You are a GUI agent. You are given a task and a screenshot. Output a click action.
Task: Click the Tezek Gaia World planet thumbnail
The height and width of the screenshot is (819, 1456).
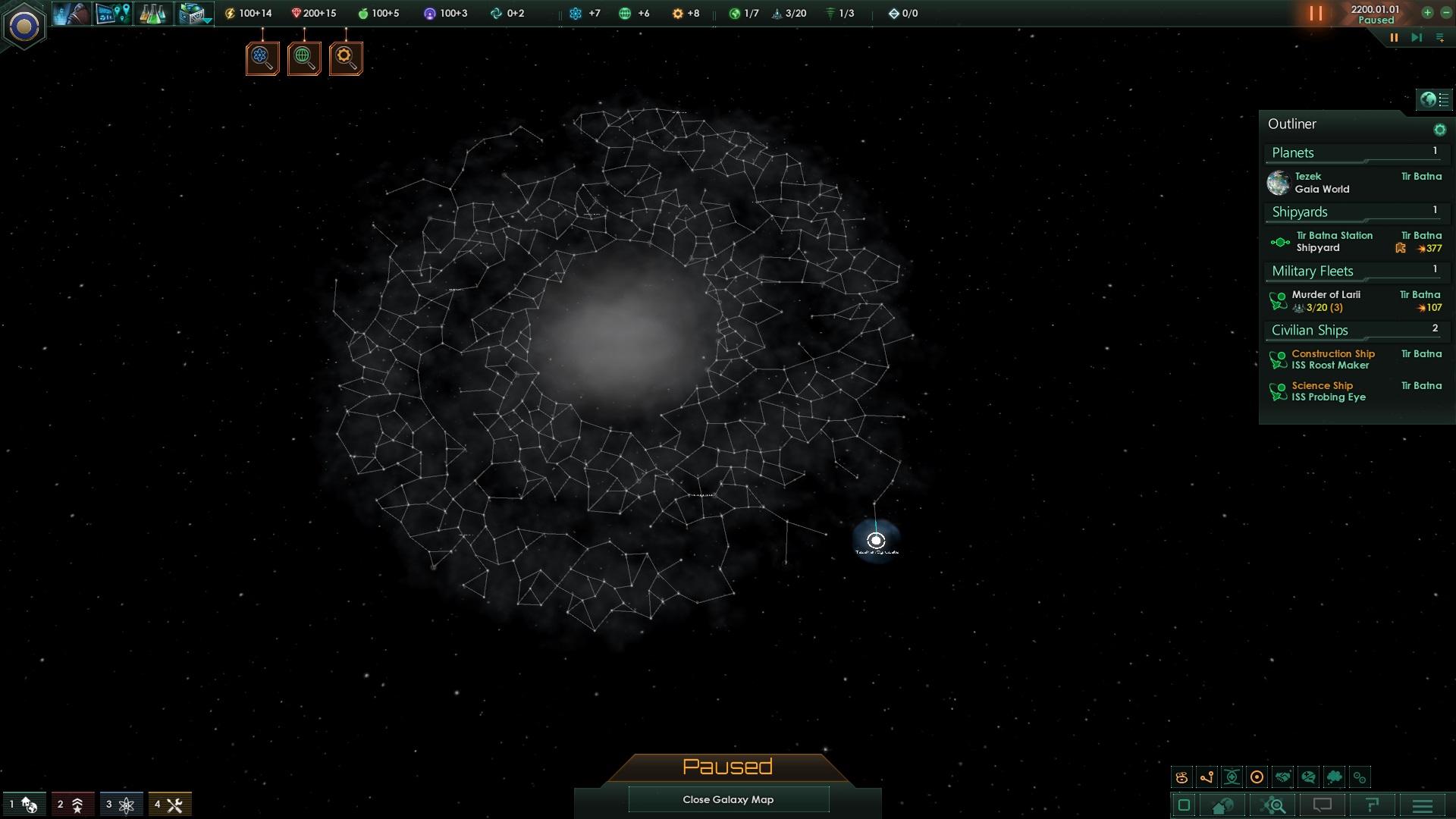1279,182
